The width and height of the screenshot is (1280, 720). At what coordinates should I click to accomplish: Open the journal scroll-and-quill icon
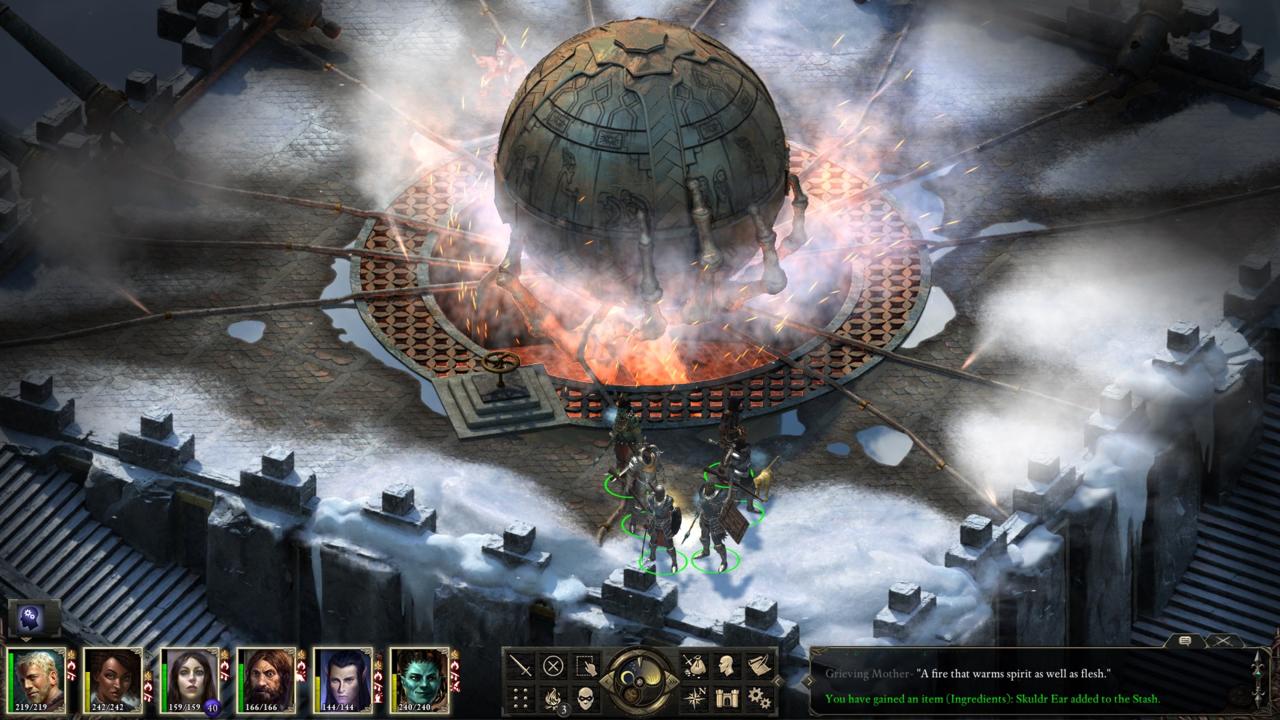[759, 666]
